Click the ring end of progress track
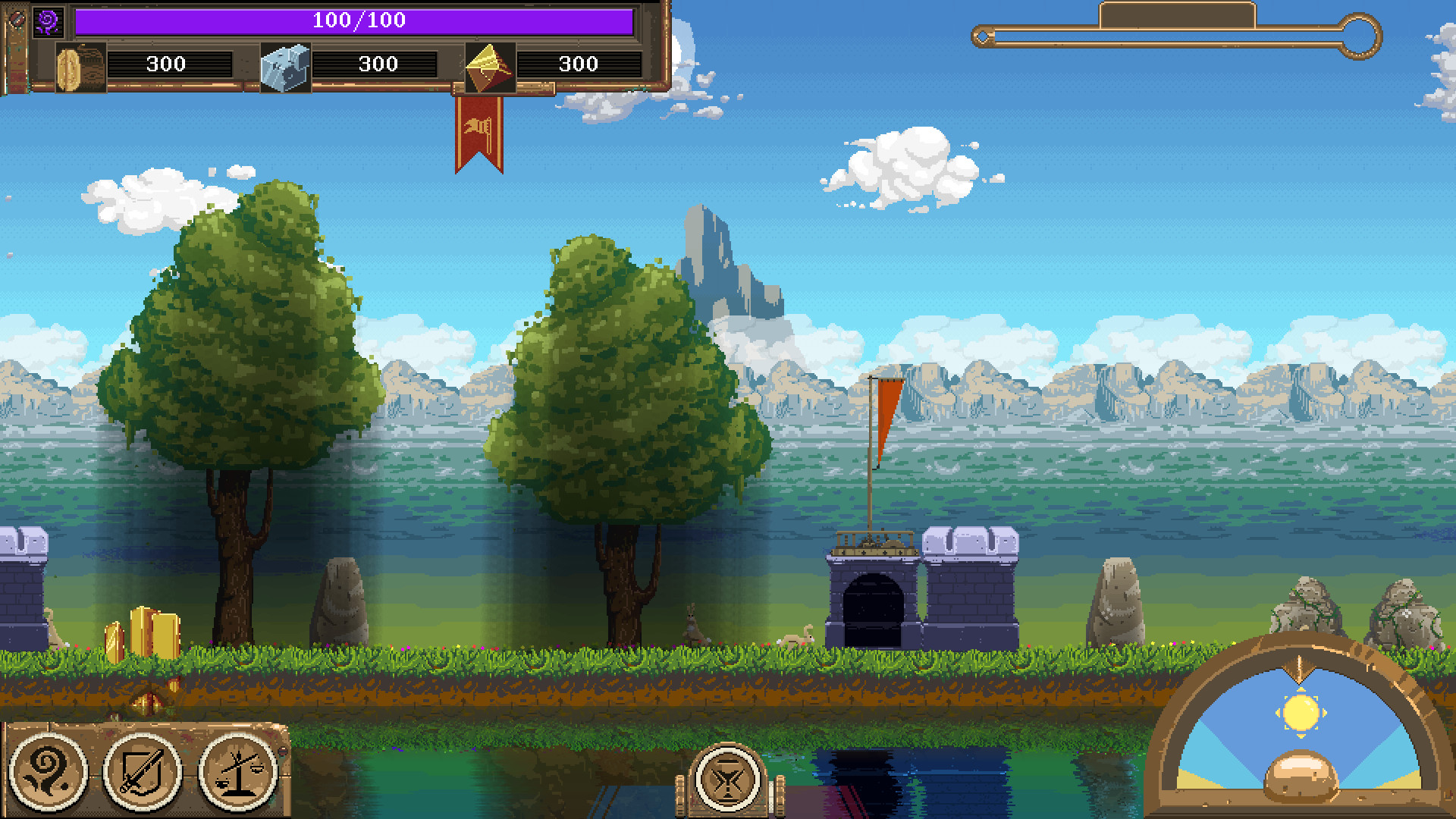The height and width of the screenshot is (819, 1456). pos(1360,36)
